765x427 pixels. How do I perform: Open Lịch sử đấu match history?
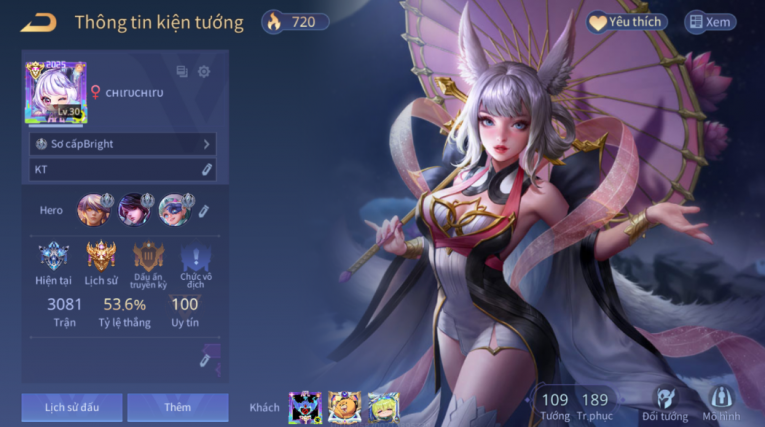pyautogui.click(x=72, y=407)
